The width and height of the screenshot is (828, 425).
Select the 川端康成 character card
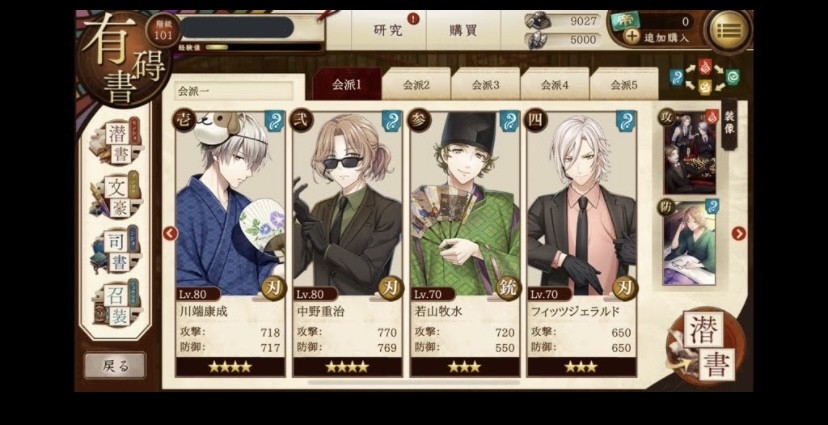click(230, 240)
